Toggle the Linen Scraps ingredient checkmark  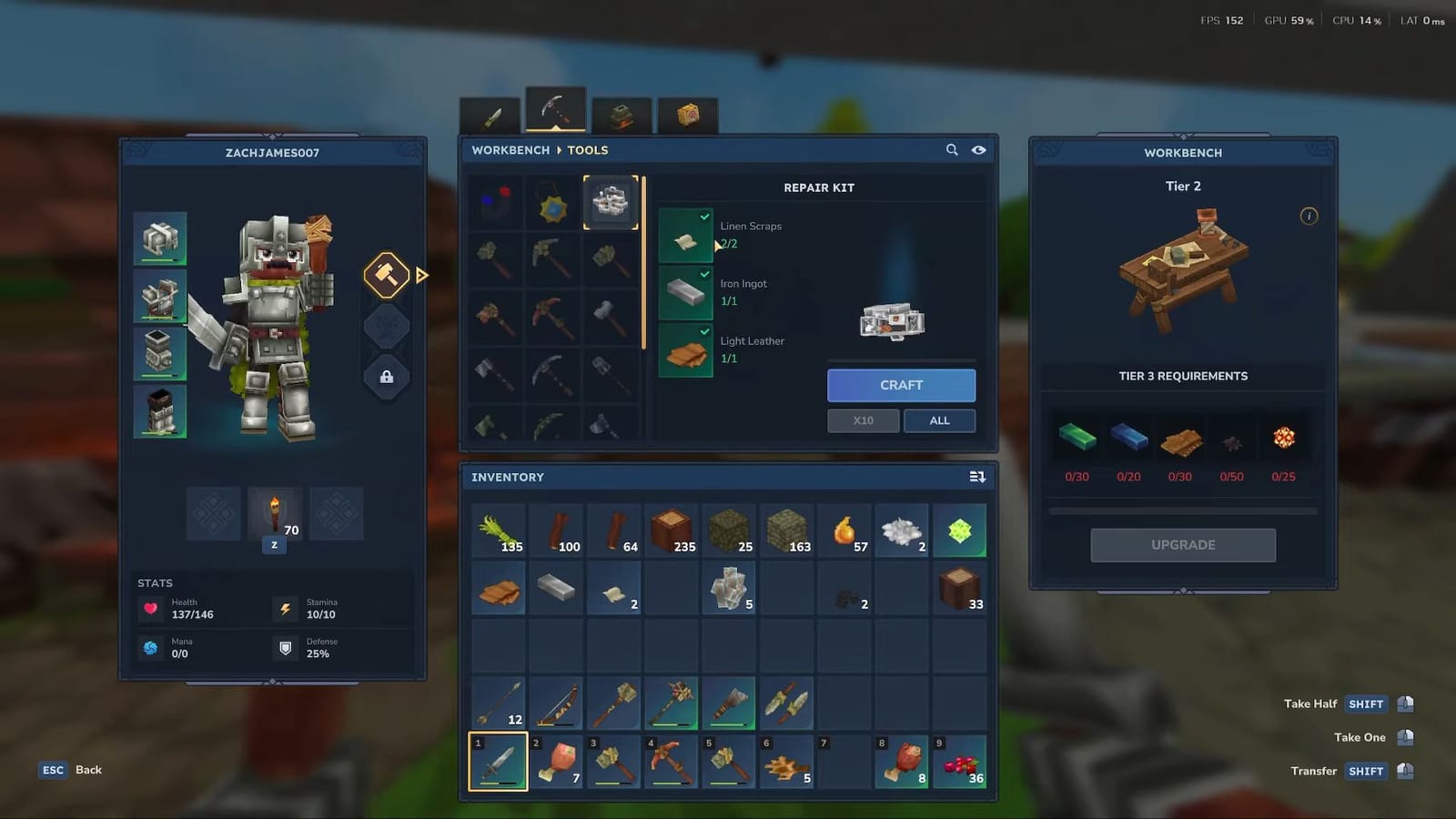tap(703, 217)
